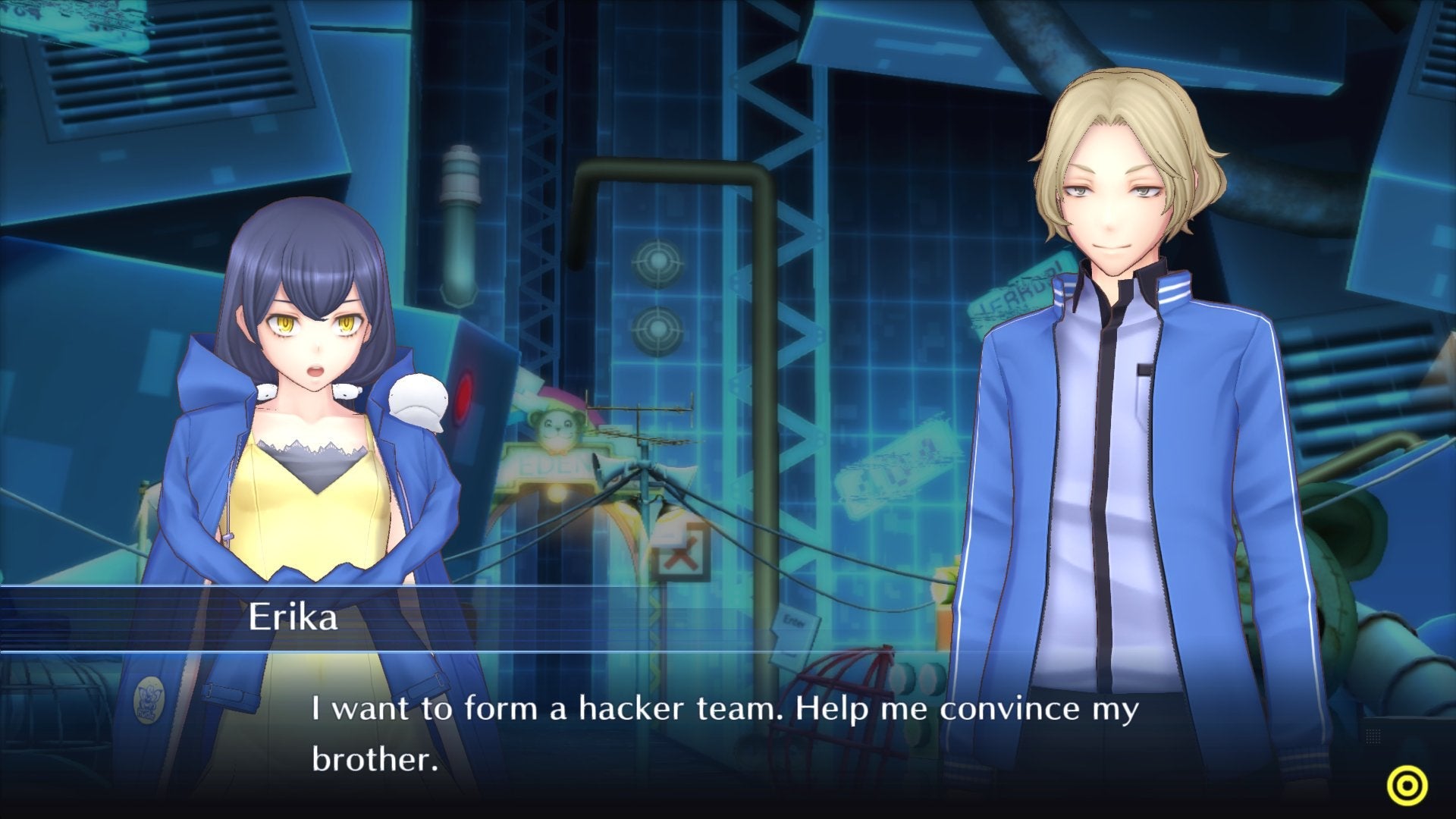Advance the dialogue about the hacker team
1456x819 pixels.
click(x=728, y=726)
